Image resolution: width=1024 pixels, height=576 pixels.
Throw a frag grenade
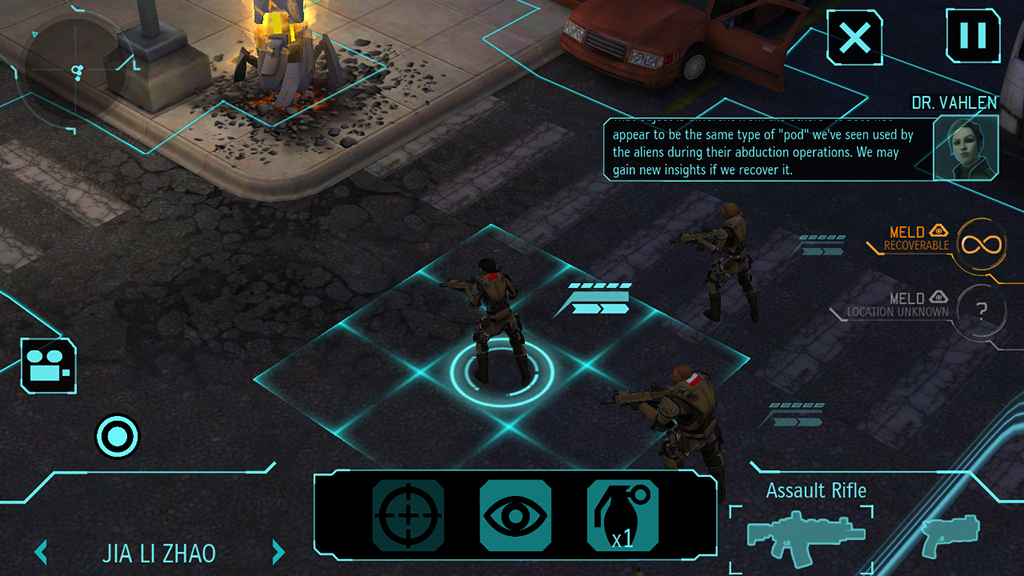622,515
